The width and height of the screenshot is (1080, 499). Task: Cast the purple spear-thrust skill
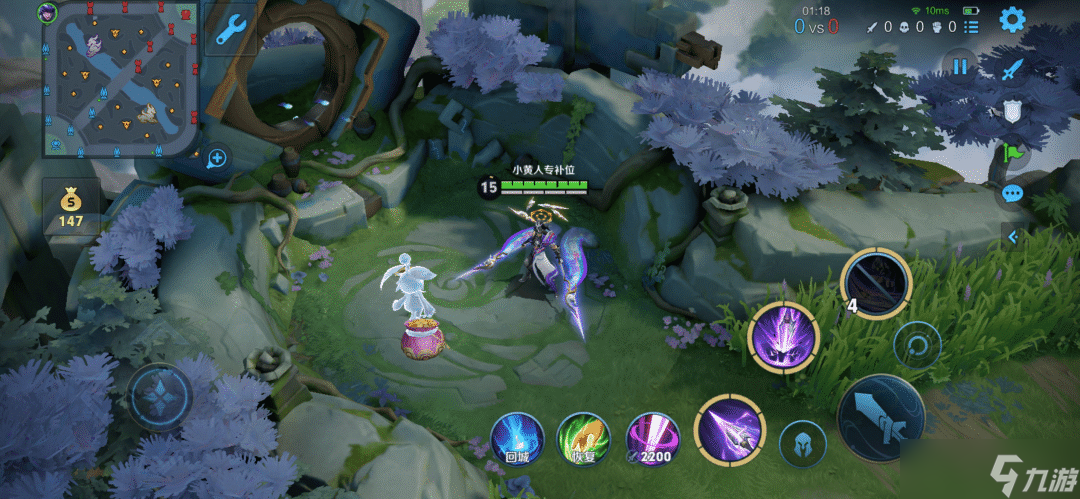click(729, 431)
